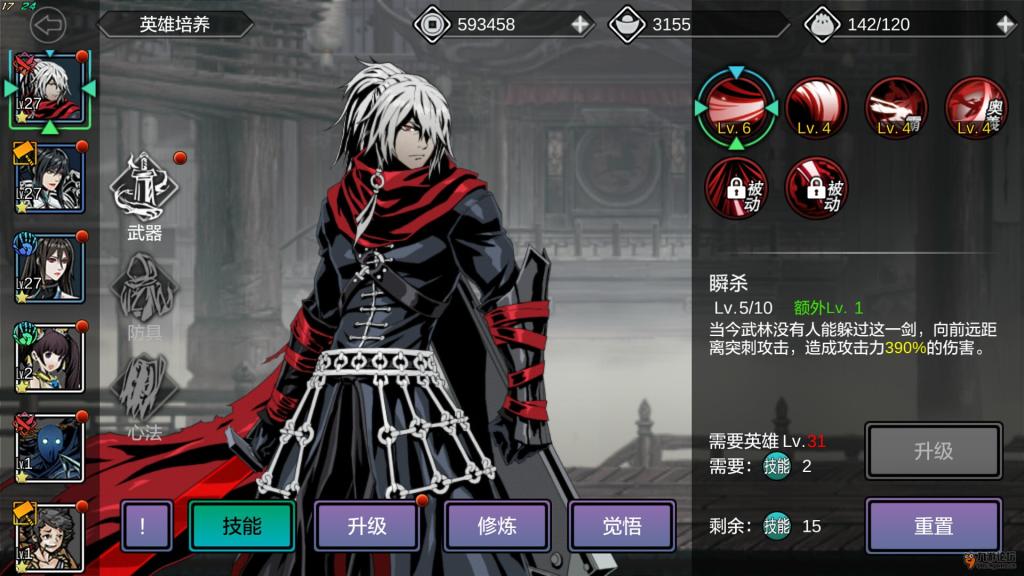
Task: Switch to the 修炼 training tab
Action: coord(497,526)
